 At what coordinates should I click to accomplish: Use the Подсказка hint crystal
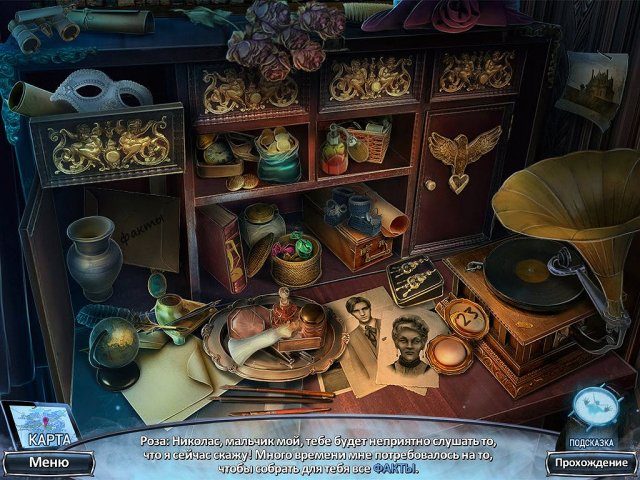tap(597, 409)
